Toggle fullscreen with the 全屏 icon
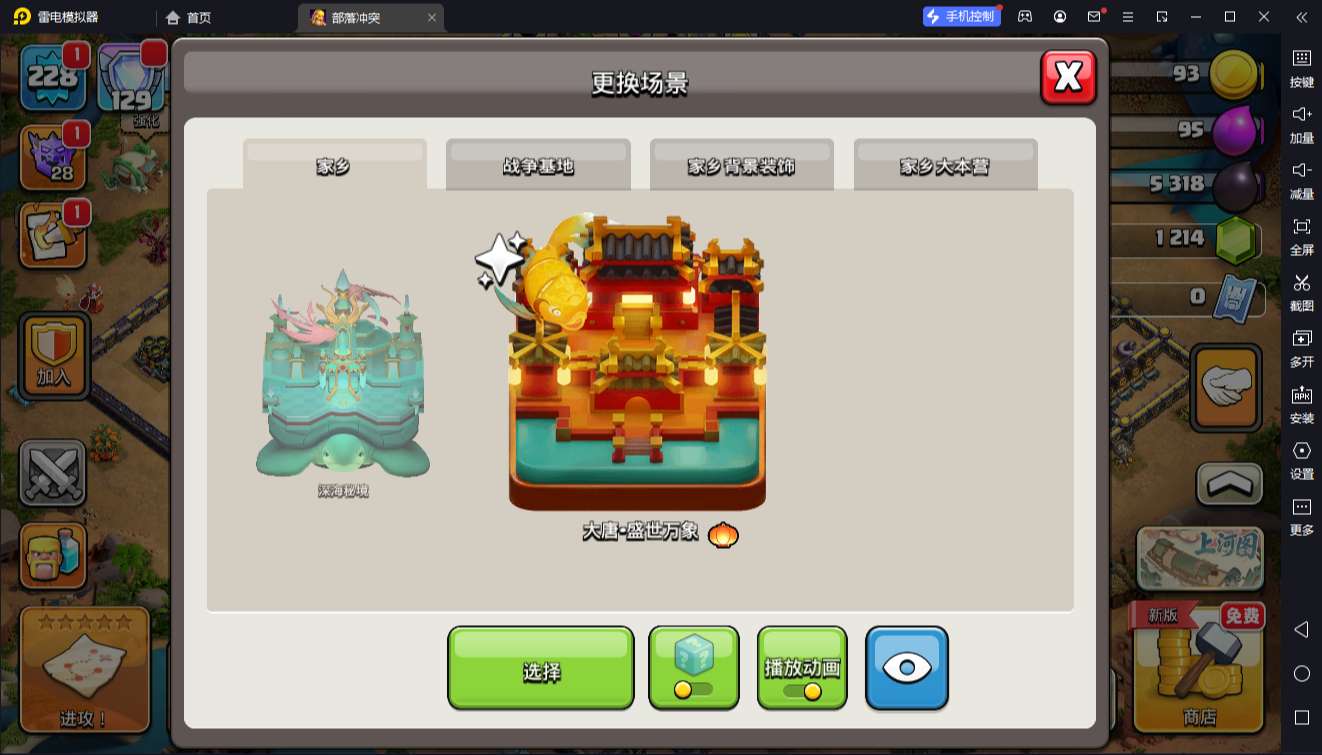This screenshot has height=755, width=1322. (1303, 236)
